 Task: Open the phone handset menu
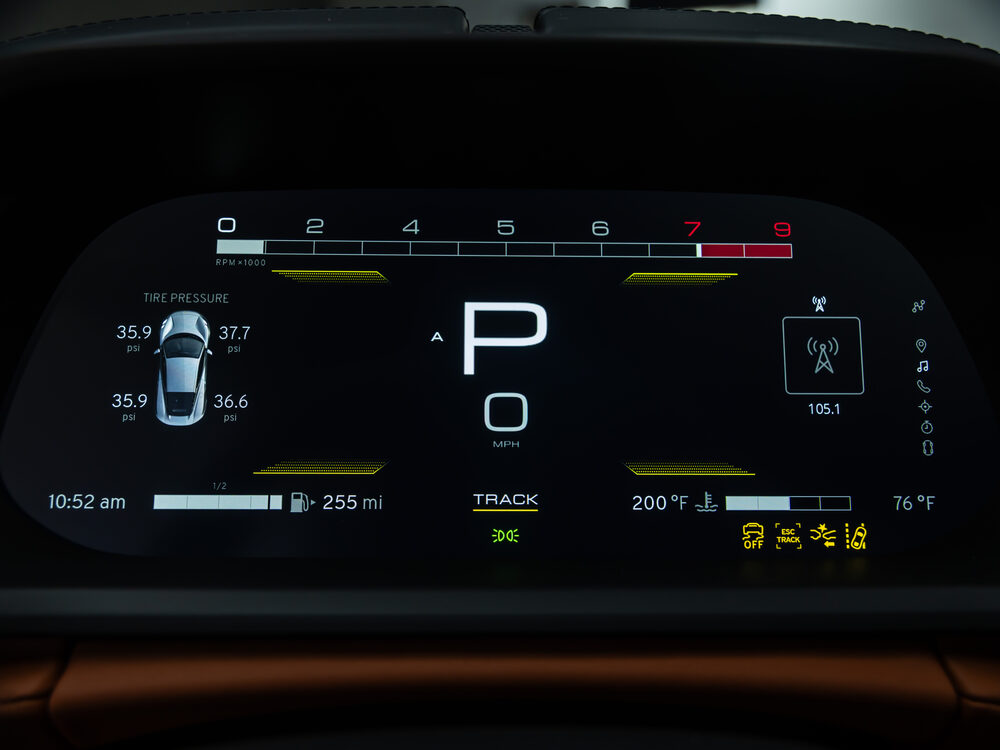coord(923,386)
